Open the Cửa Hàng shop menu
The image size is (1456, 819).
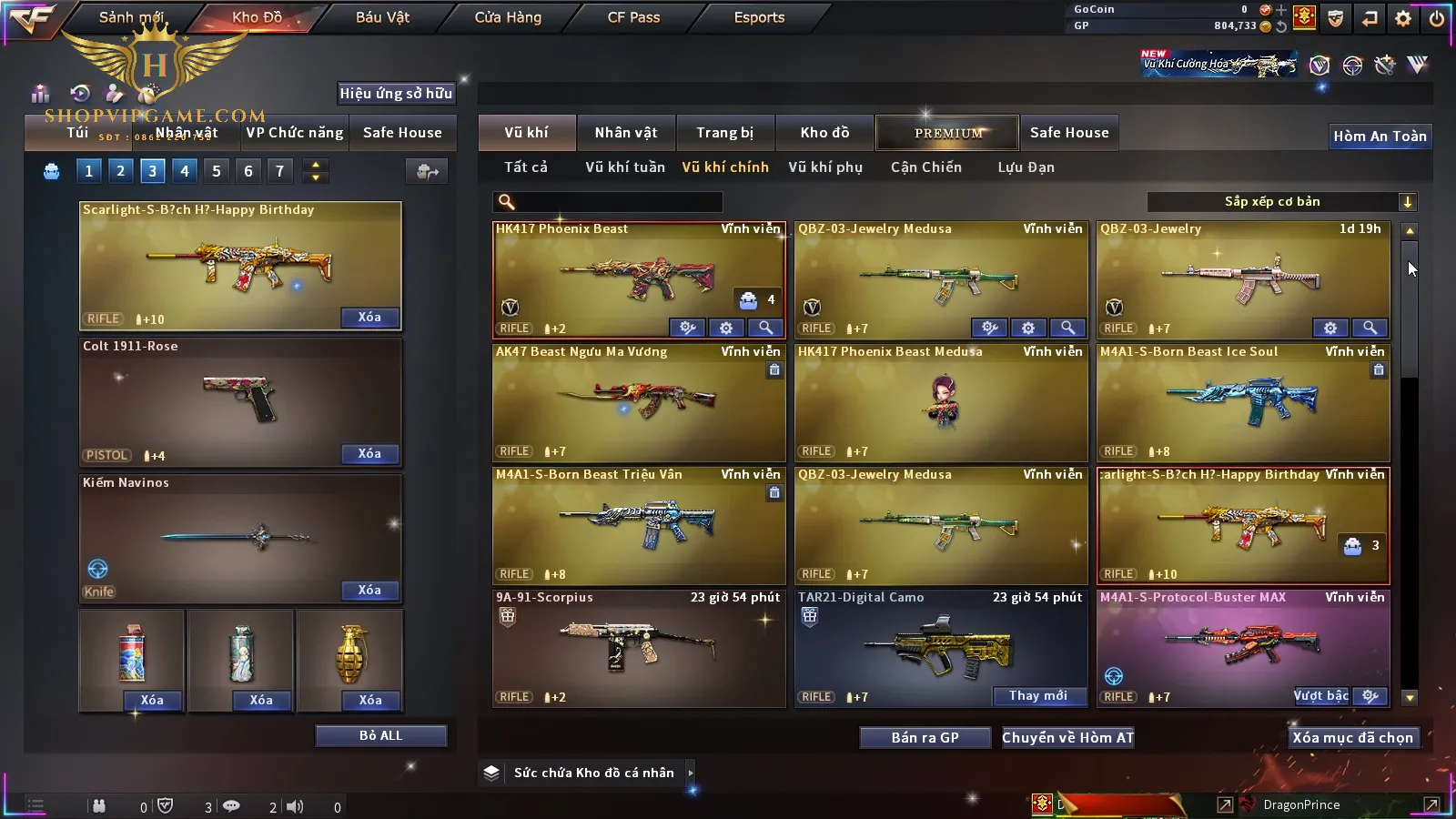(x=508, y=17)
